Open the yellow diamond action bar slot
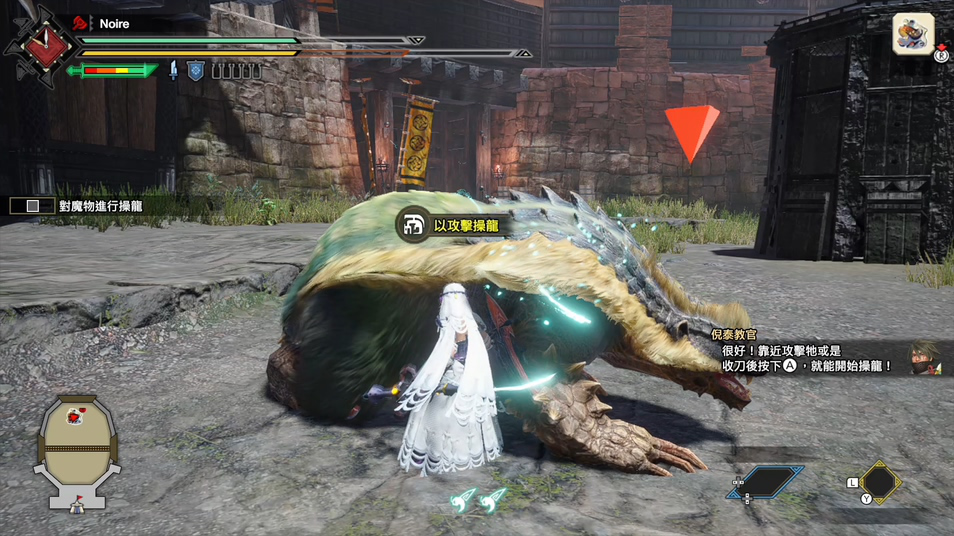Image resolution: width=954 pixels, height=536 pixels. (880, 482)
